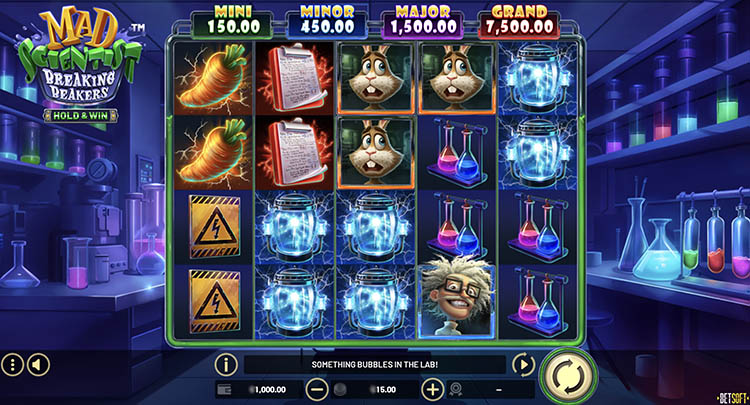Toggle the sound speaker icon
Screen dimensions: 750x405
[38, 365]
